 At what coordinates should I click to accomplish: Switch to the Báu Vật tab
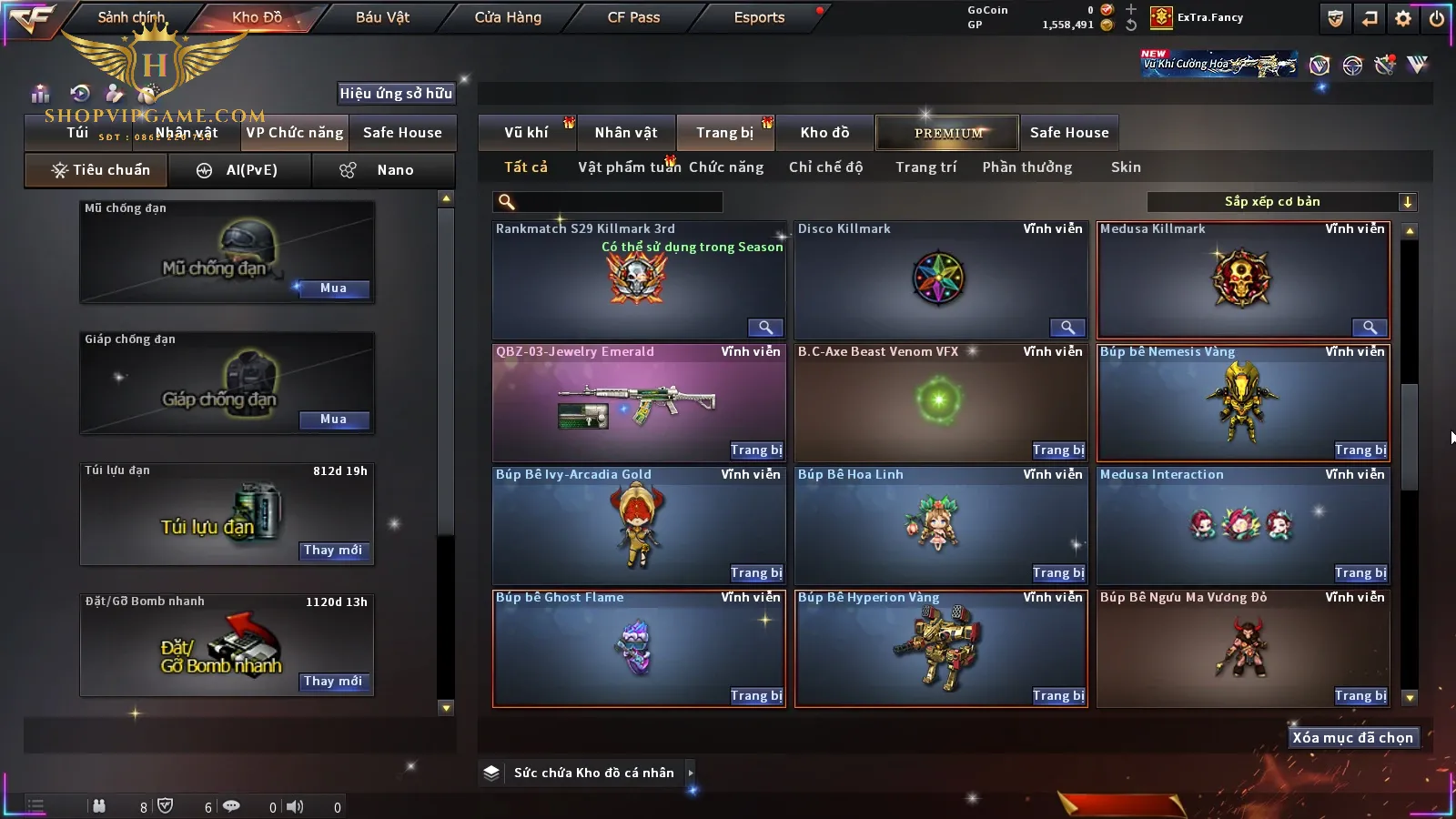click(382, 17)
